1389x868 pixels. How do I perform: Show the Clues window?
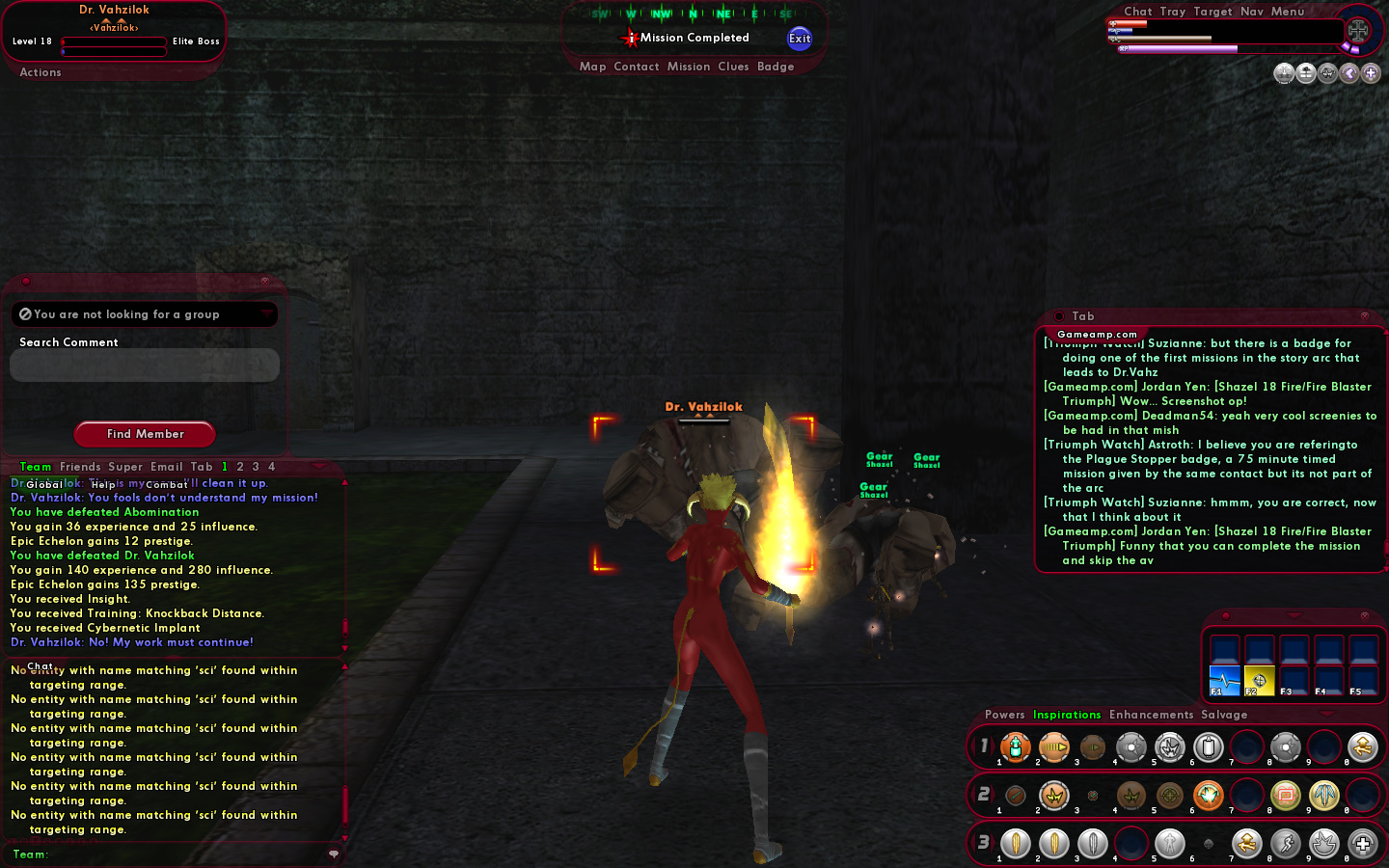(x=733, y=67)
